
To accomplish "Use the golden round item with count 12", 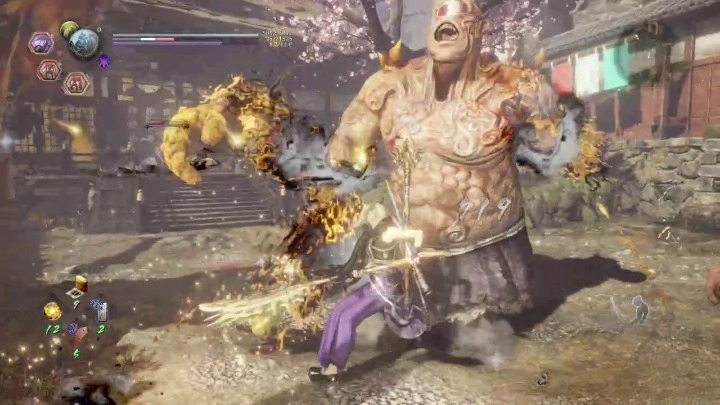I will (53, 311).
